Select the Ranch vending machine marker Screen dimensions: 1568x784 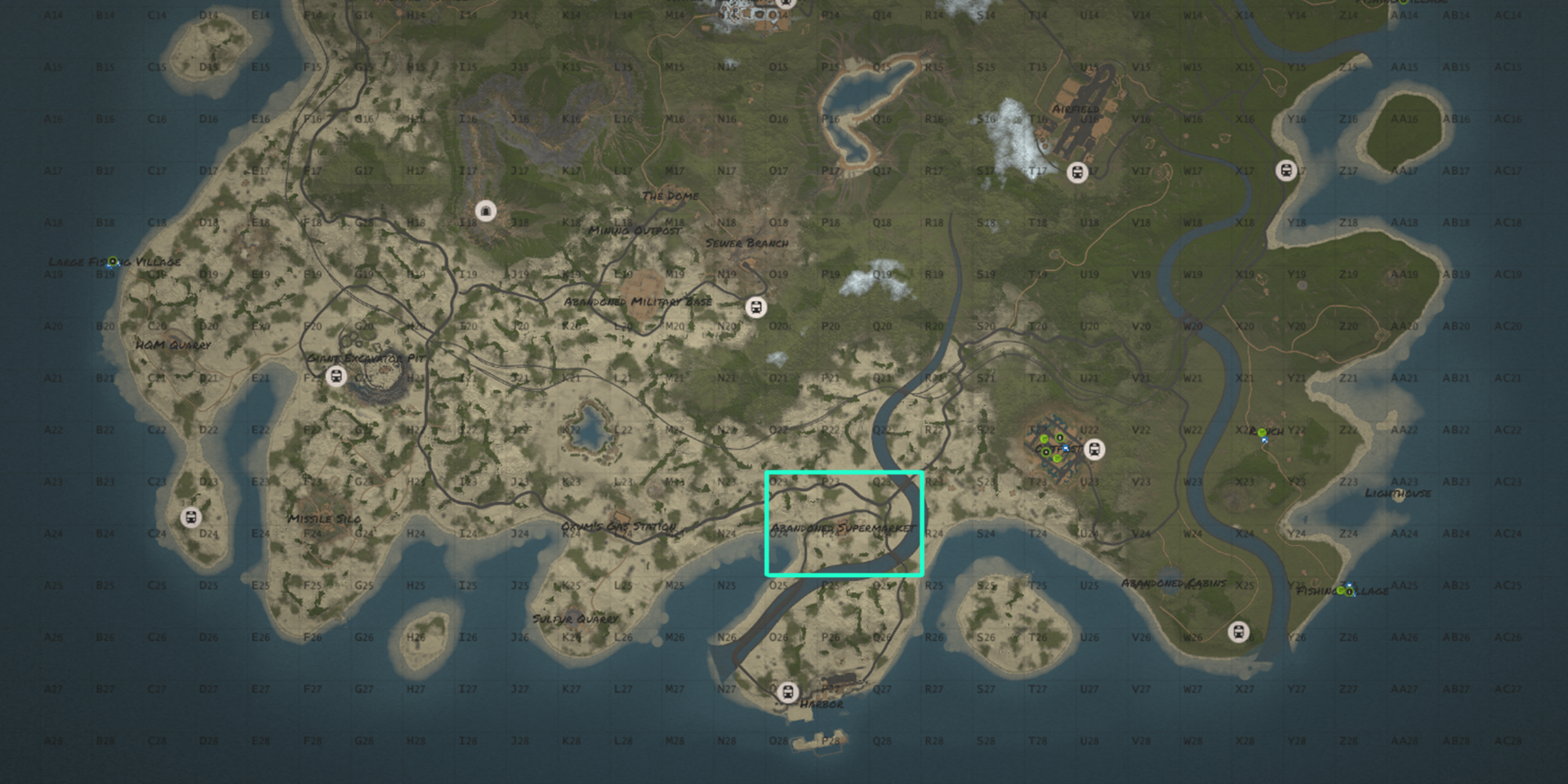click(1263, 433)
